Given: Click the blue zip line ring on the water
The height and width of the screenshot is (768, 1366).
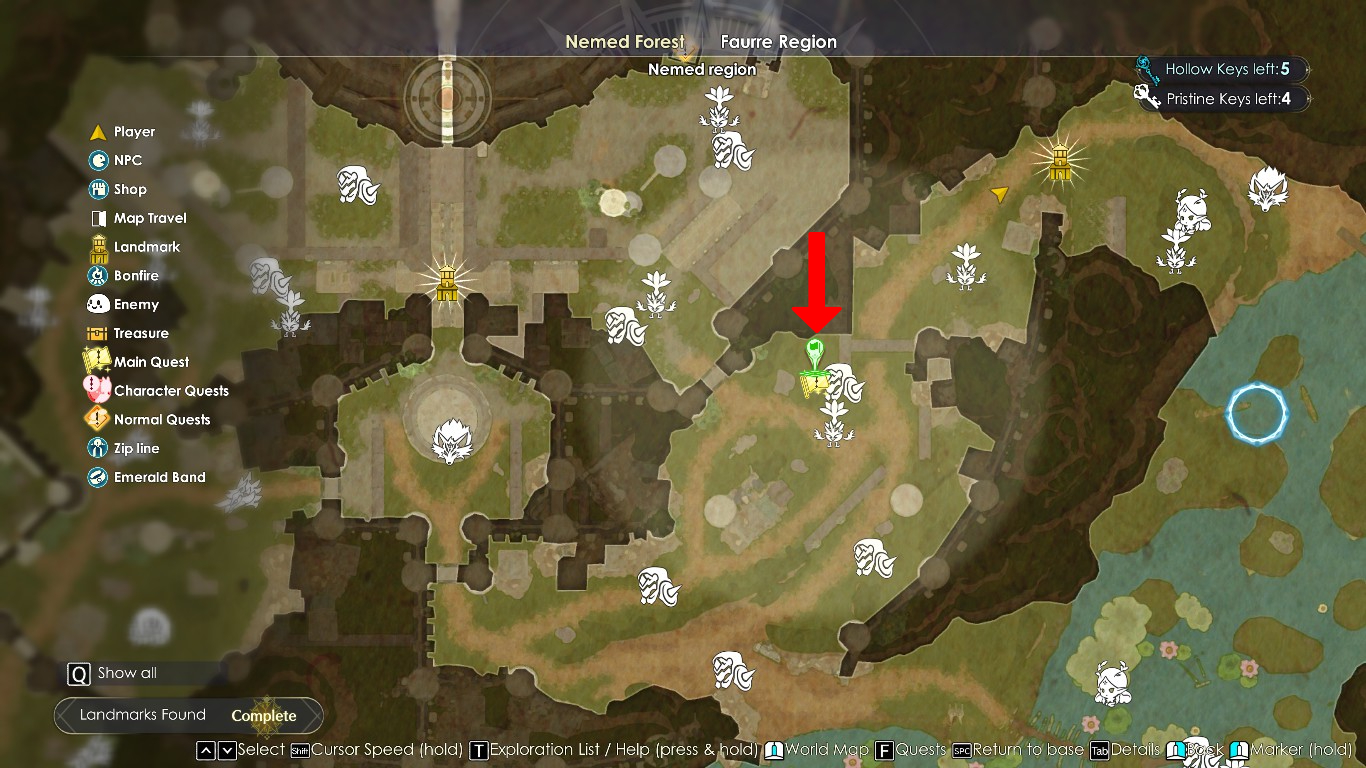Looking at the screenshot, I should 1257,415.
